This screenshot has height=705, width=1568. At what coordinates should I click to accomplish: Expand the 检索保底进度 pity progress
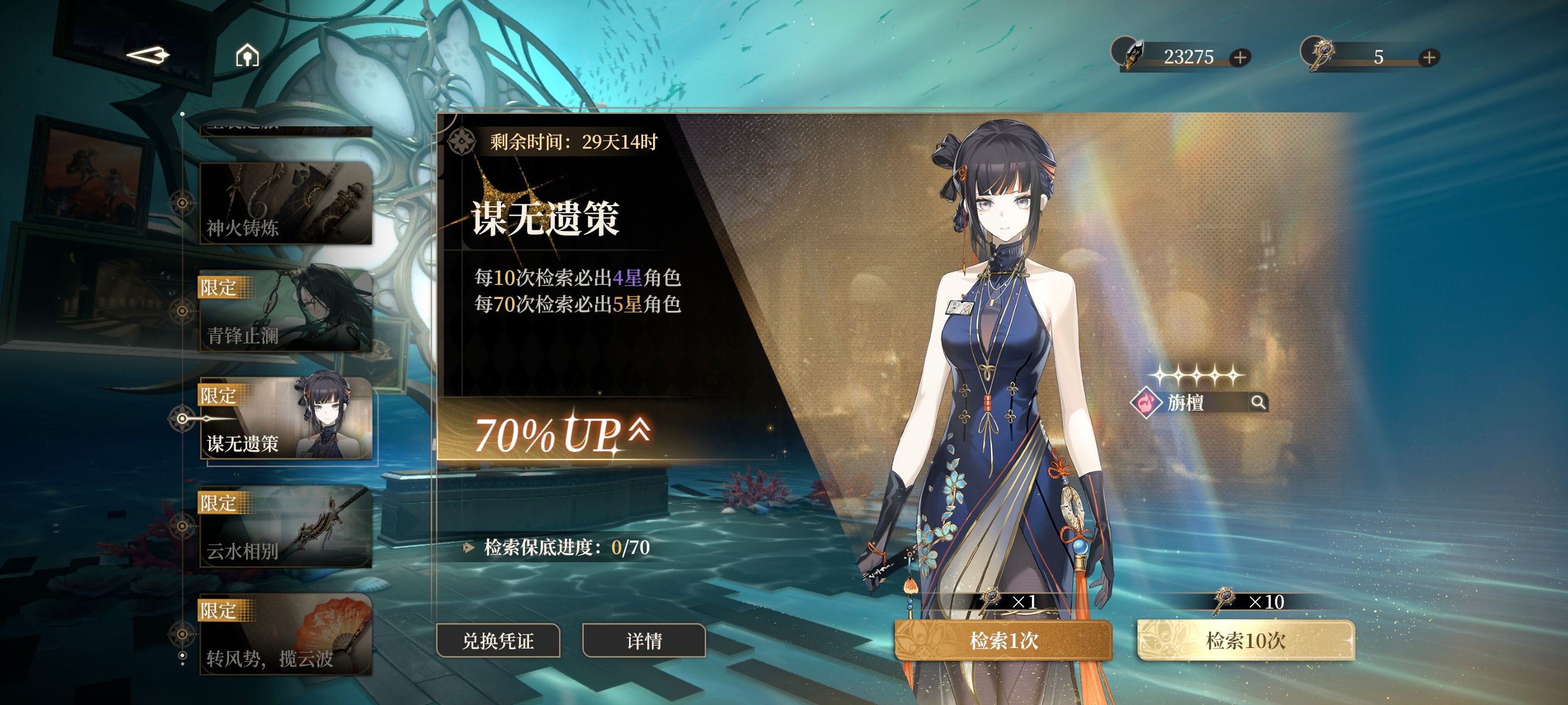tap(469, 548)
